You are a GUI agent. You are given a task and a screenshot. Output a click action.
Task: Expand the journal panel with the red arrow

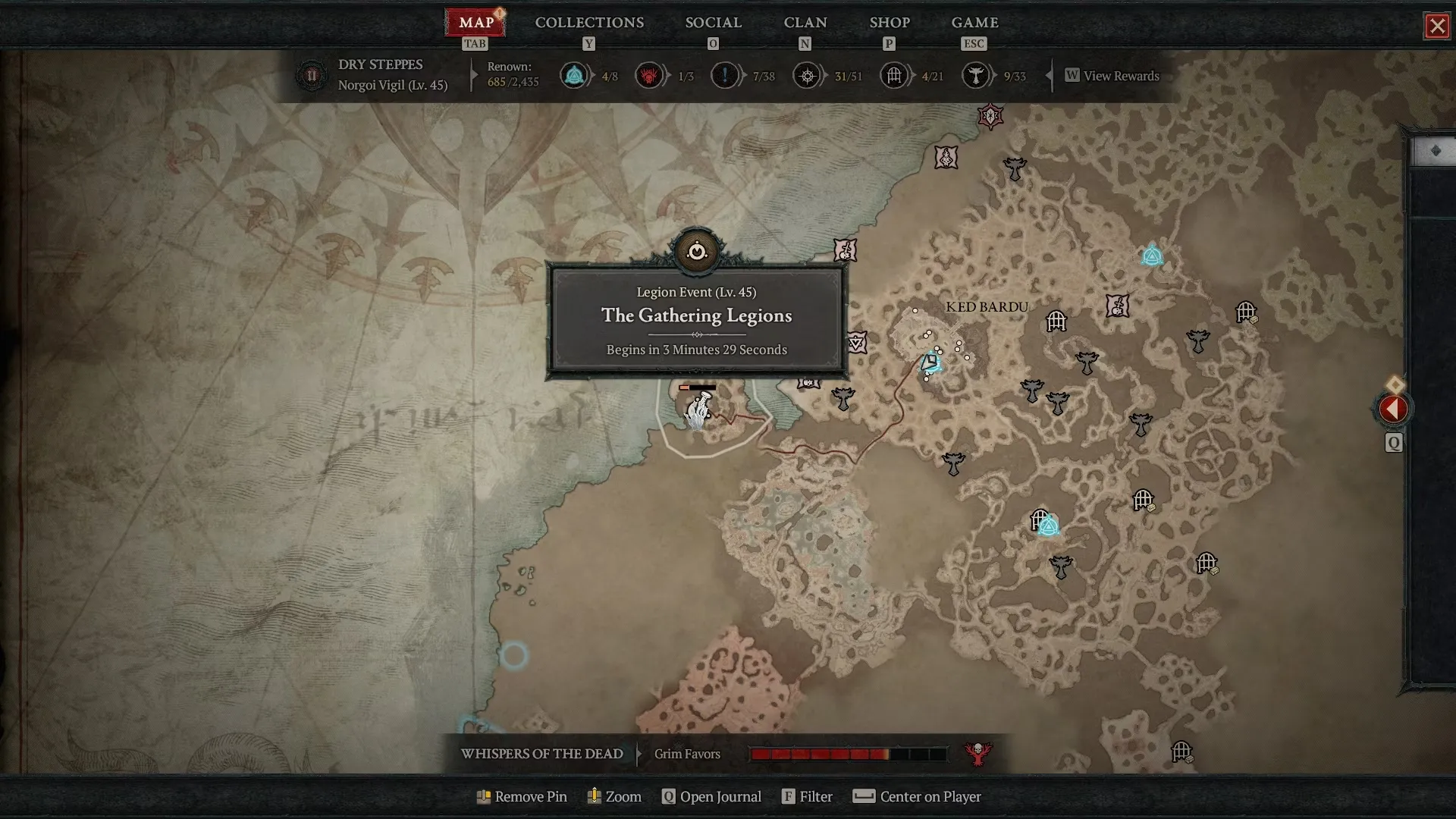pyautogui.click(x=1393, y=409)
